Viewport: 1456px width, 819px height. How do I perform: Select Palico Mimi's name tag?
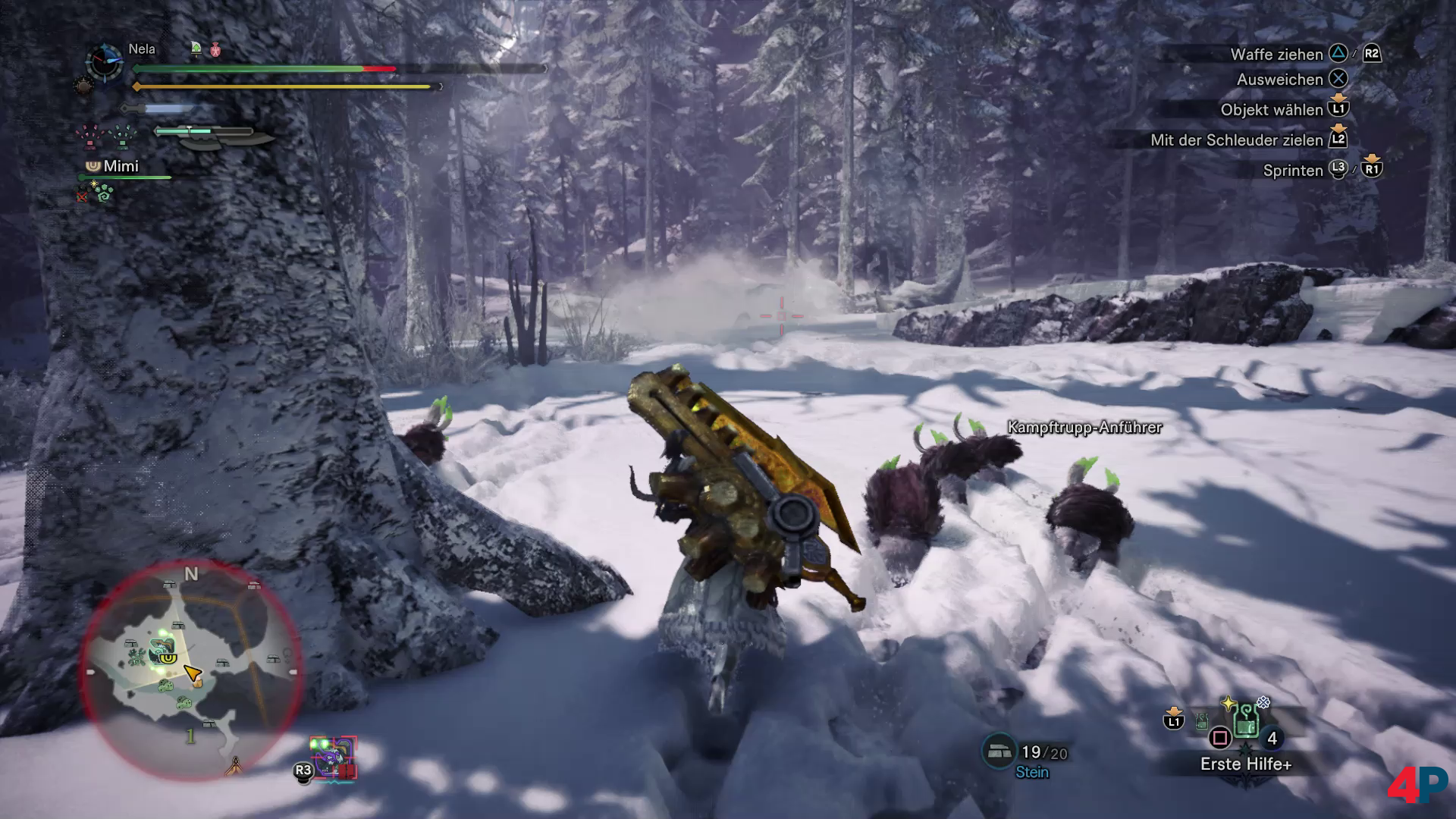[x=121, y=166]
